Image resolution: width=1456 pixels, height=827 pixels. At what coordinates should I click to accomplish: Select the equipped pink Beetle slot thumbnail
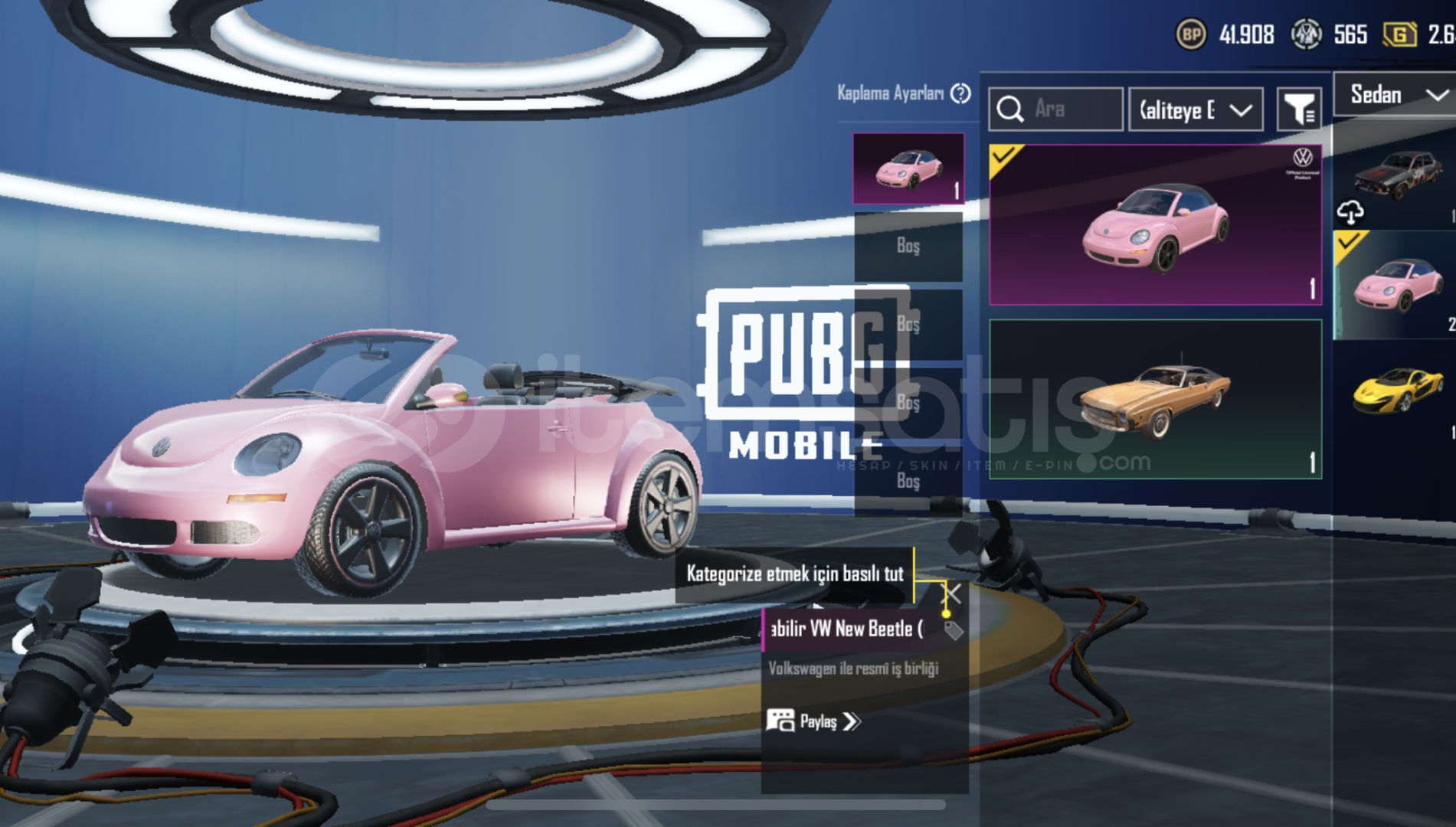(x=908, y=168)
